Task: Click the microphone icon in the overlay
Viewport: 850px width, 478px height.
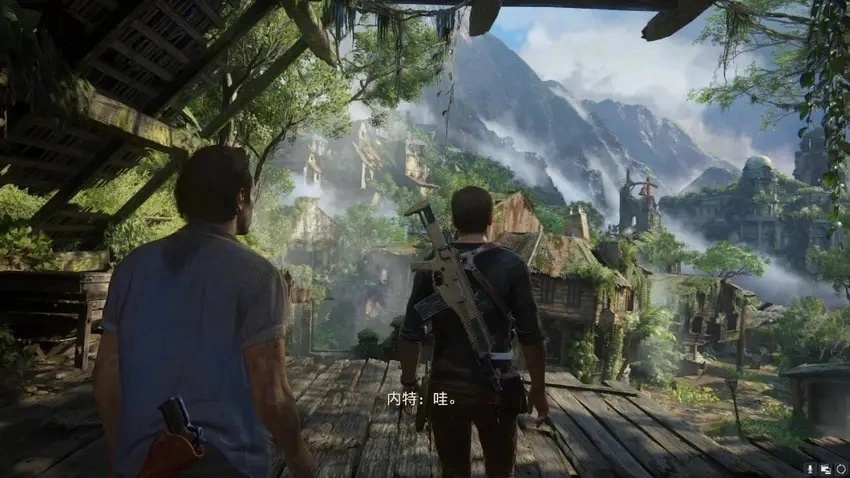Action: click(x=810, y=469)
